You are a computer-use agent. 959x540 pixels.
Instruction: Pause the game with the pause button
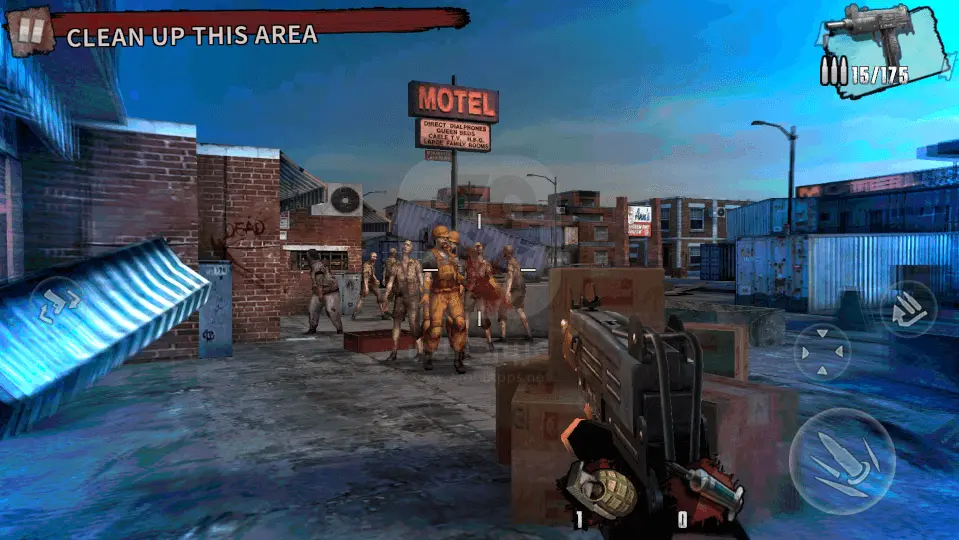coord(31,30)
